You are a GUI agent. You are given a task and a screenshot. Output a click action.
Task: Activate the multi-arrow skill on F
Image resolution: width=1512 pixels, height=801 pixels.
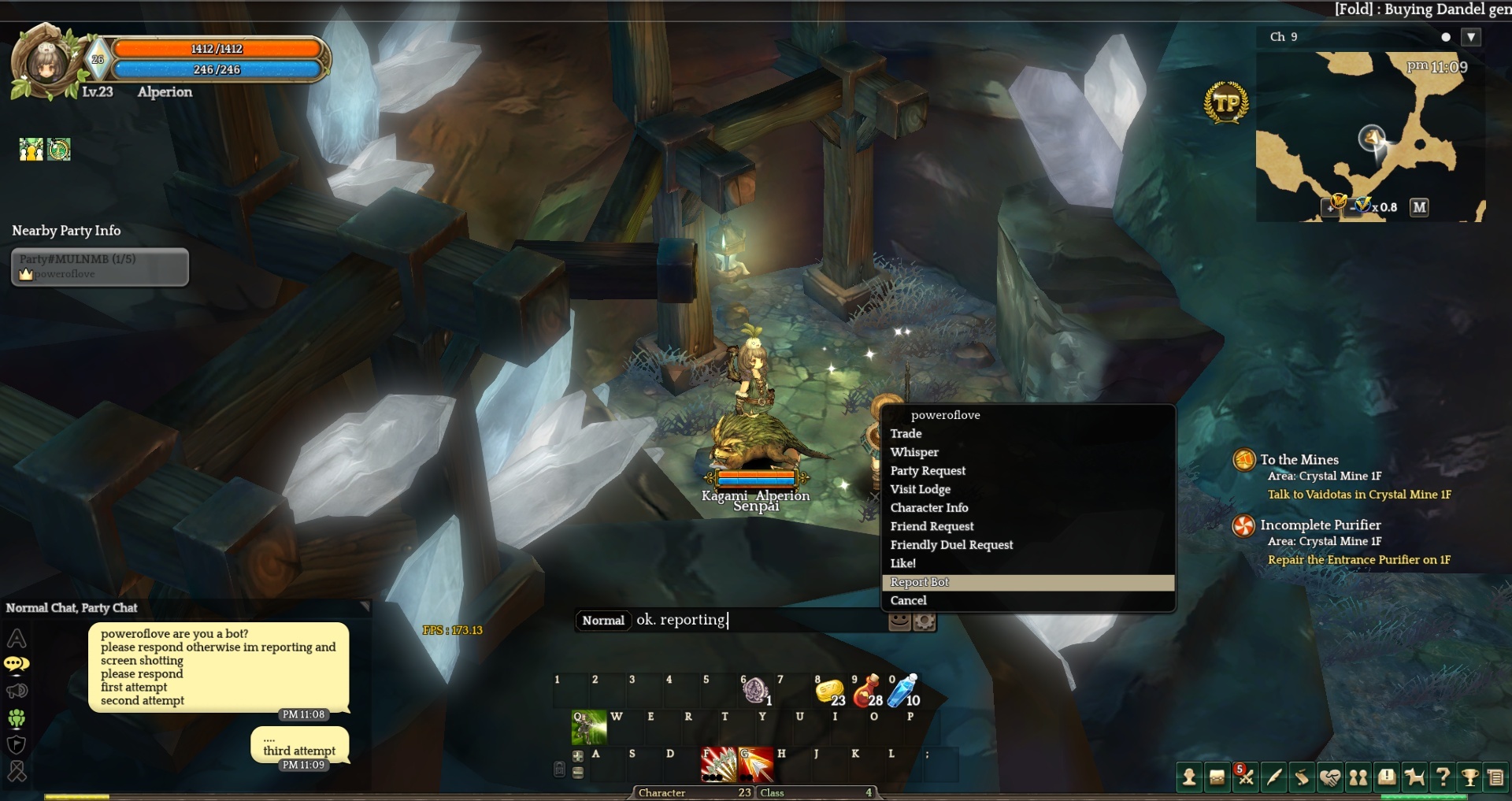pos(718,764)
